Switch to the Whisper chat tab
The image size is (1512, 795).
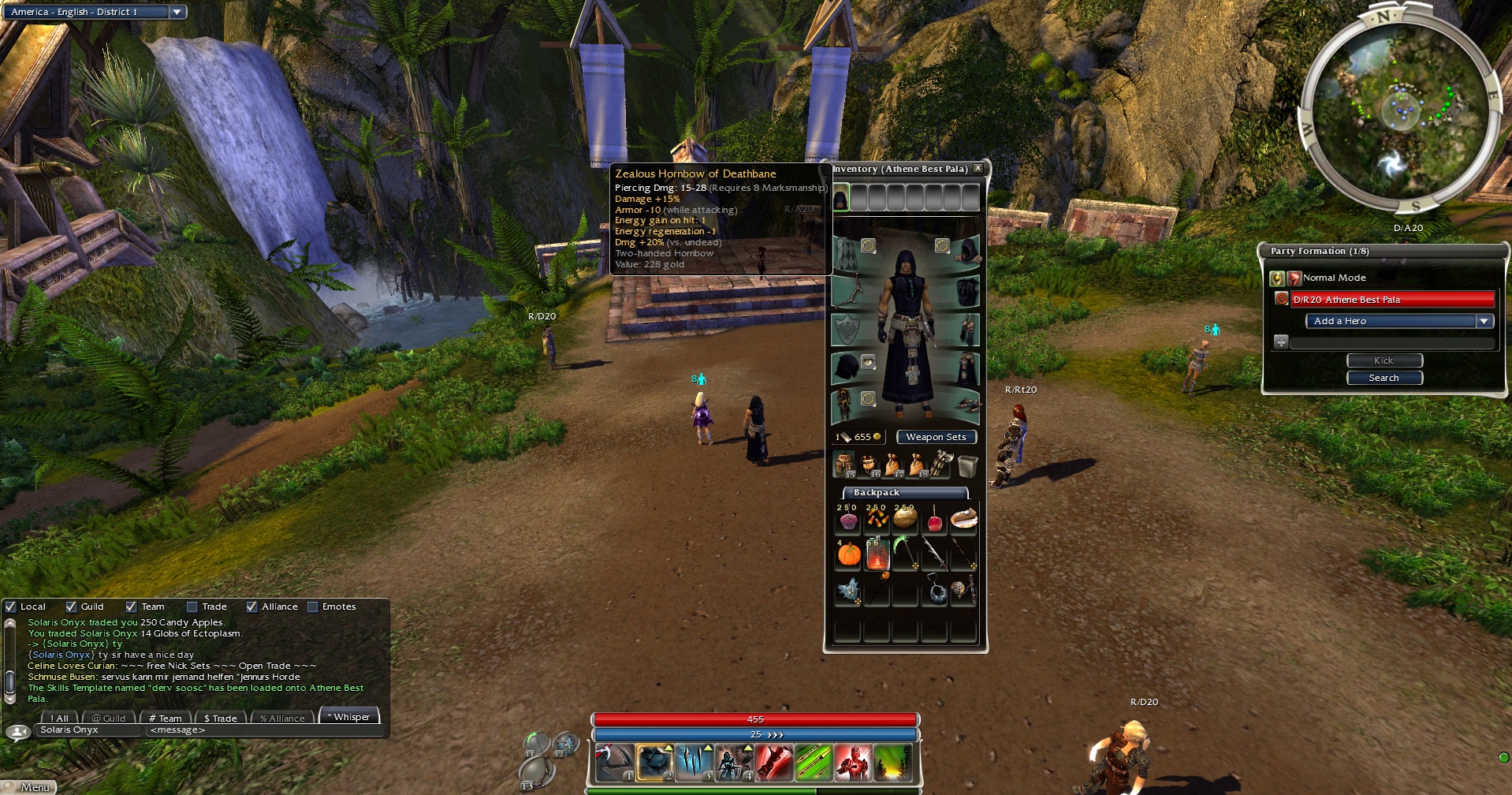(350, 717)
